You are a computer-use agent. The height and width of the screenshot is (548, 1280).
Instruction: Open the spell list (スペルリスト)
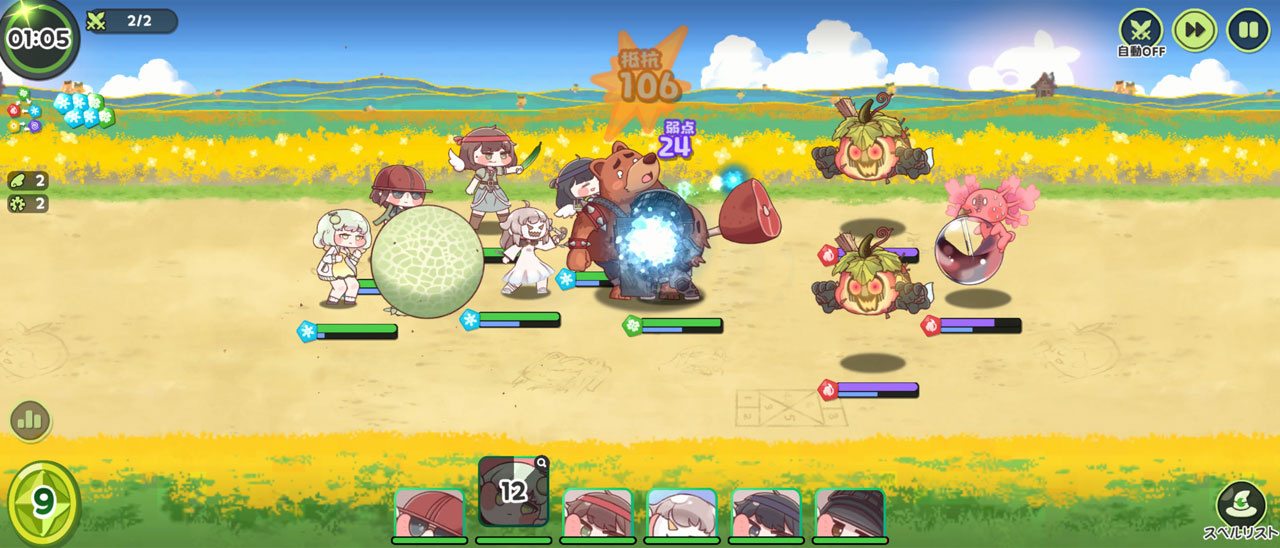1240,510
